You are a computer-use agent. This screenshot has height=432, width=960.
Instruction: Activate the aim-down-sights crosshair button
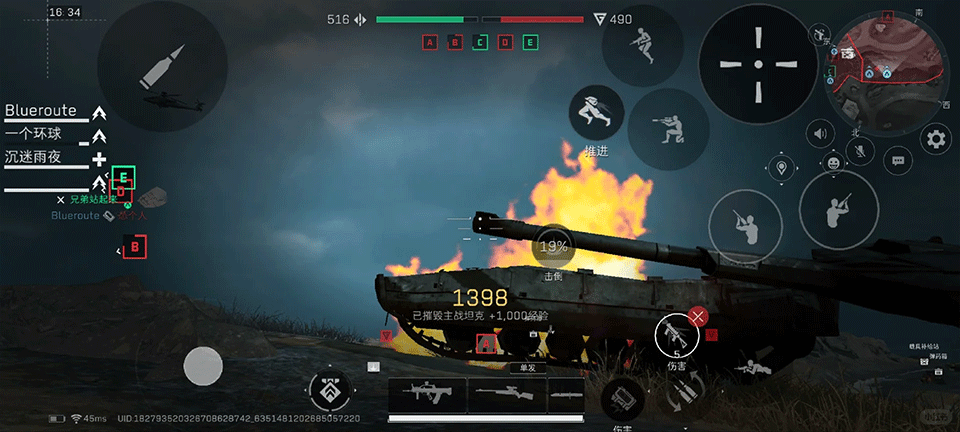tap(757, 64)
